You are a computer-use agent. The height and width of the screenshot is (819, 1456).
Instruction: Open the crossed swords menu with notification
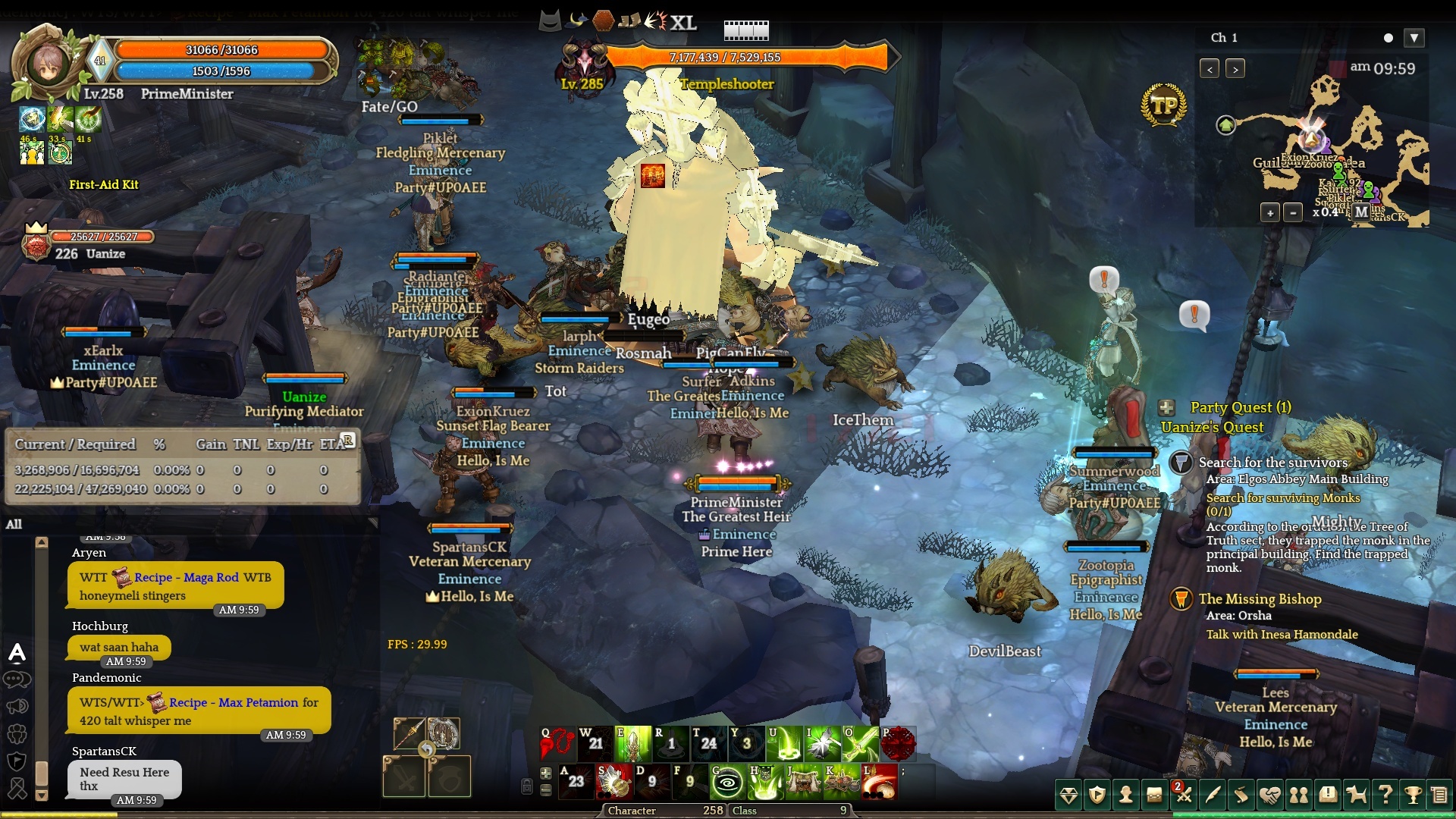pos(1184,795)
